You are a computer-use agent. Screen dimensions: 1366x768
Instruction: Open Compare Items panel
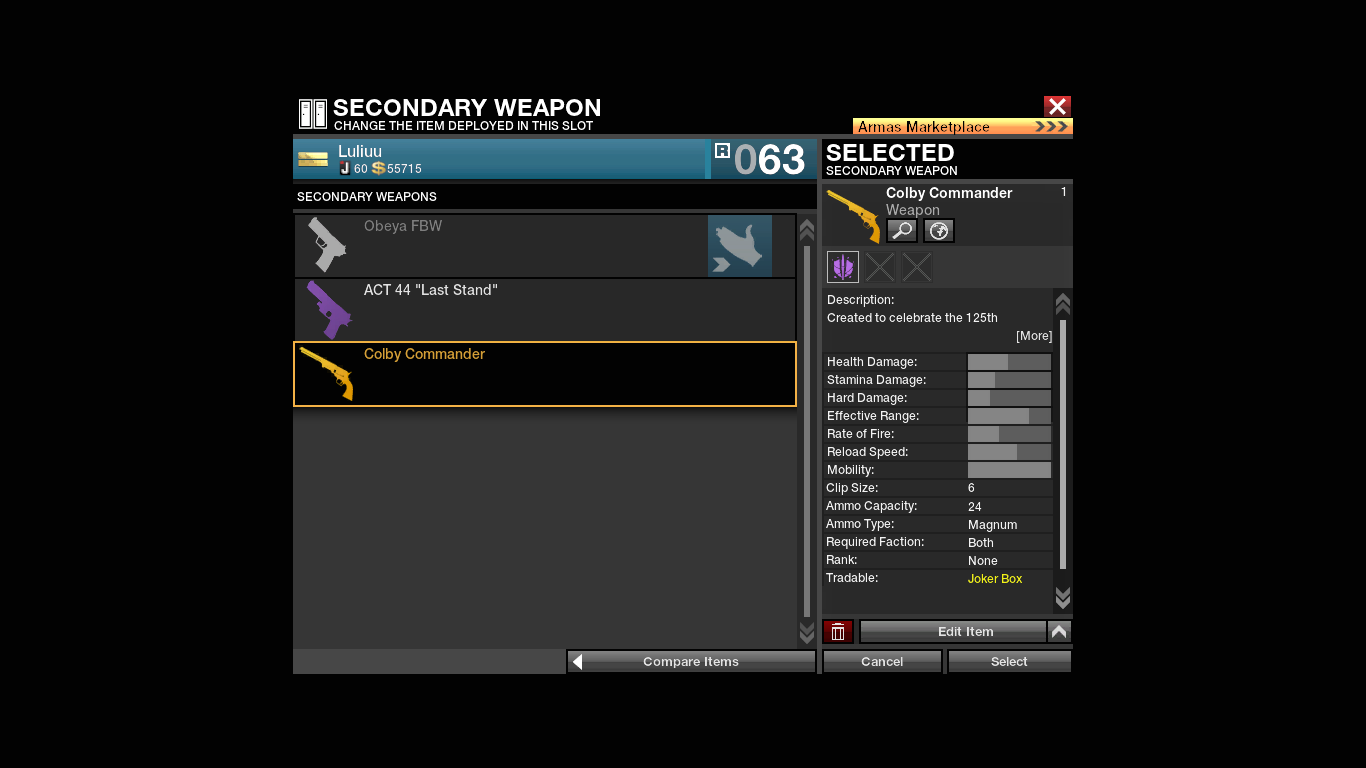pos(691,662)
